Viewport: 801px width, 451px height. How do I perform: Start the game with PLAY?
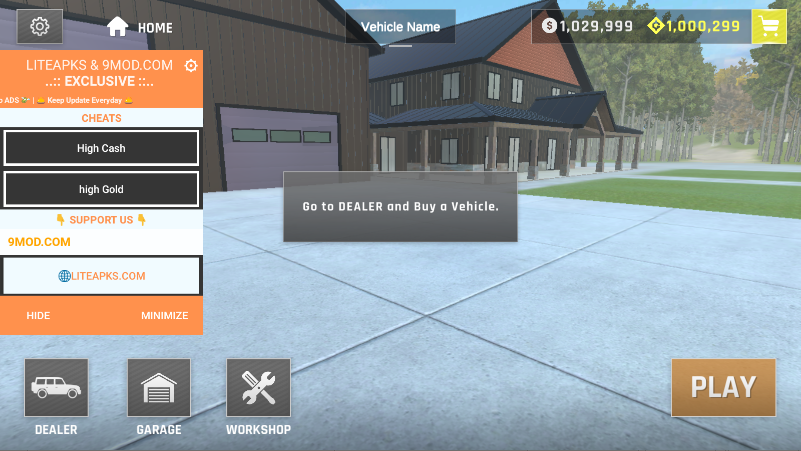pyautogui.click(x=723, y=386)
